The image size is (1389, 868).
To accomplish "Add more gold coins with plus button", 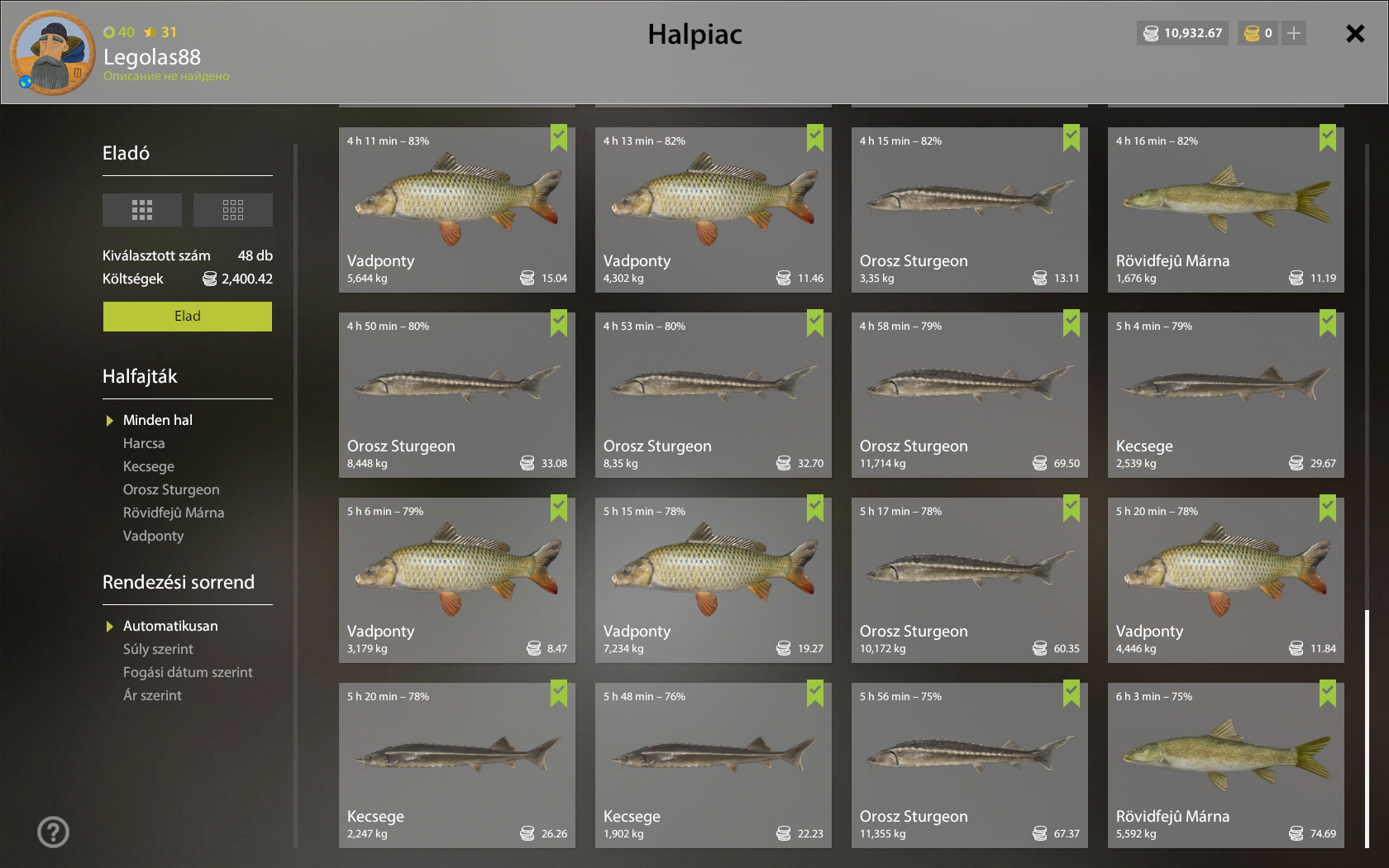I will coord(1294,34).
